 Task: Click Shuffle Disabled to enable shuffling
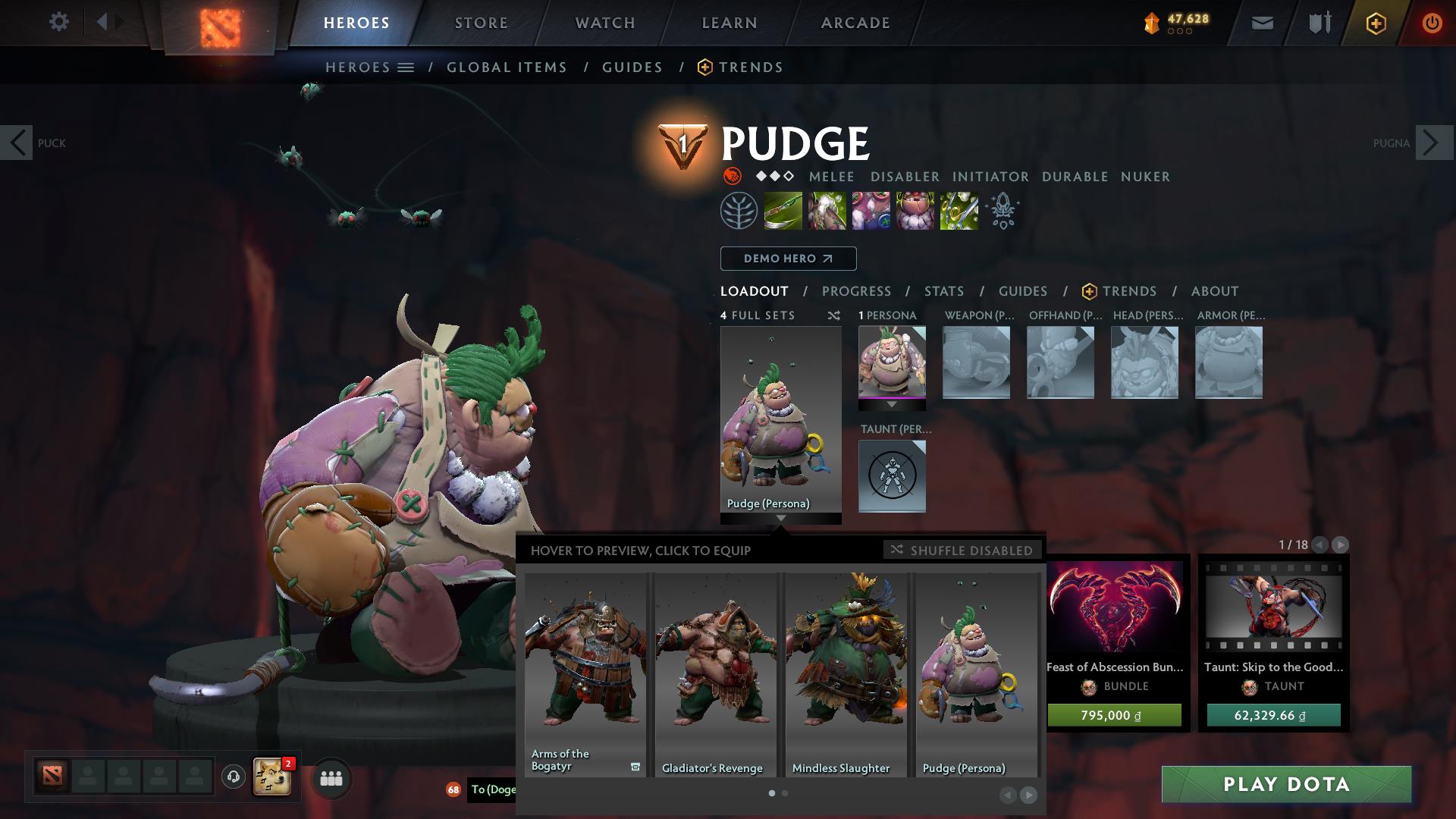963,551
